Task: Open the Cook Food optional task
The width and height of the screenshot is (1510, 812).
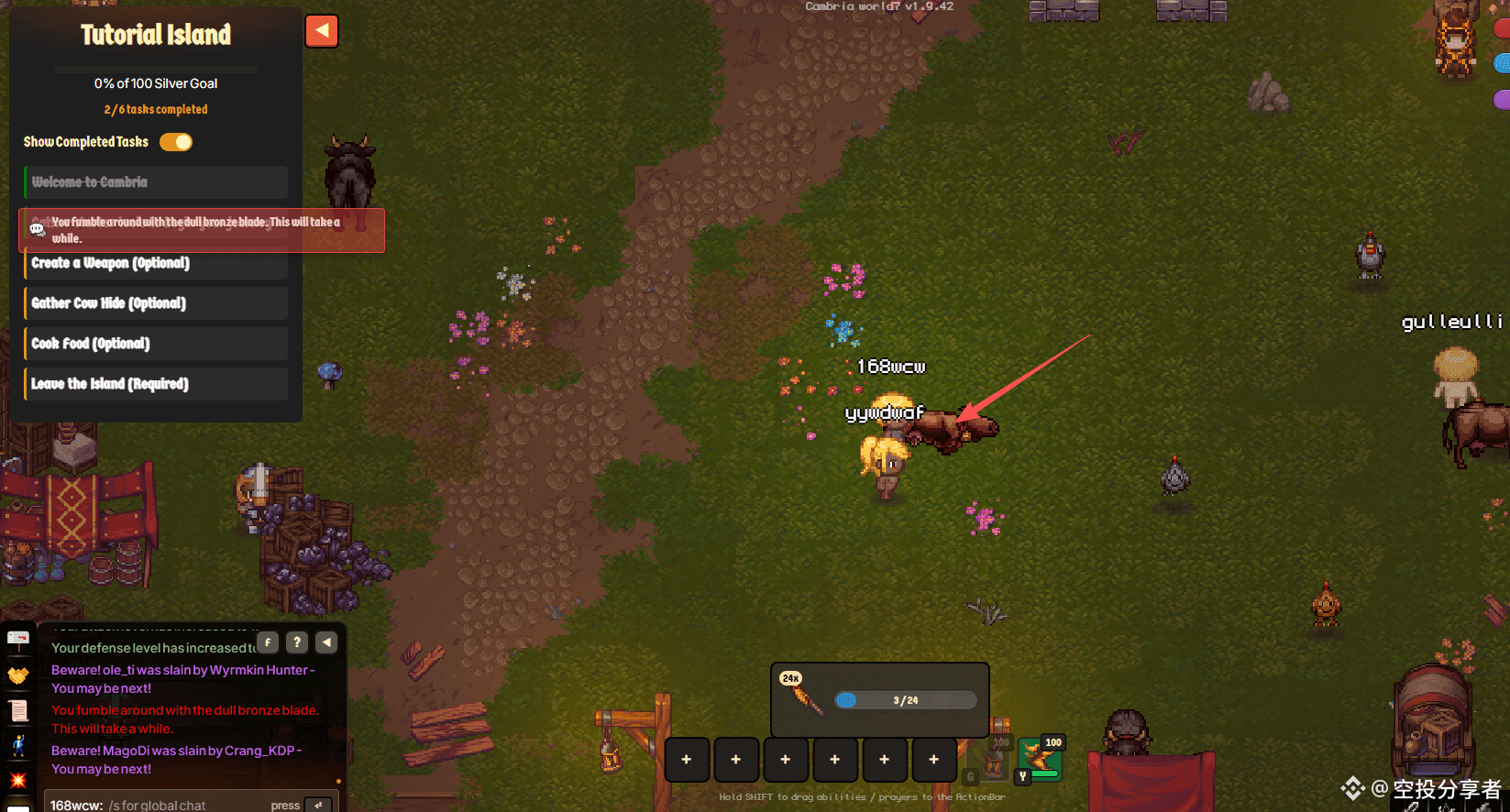Action: tap(156, 344)
